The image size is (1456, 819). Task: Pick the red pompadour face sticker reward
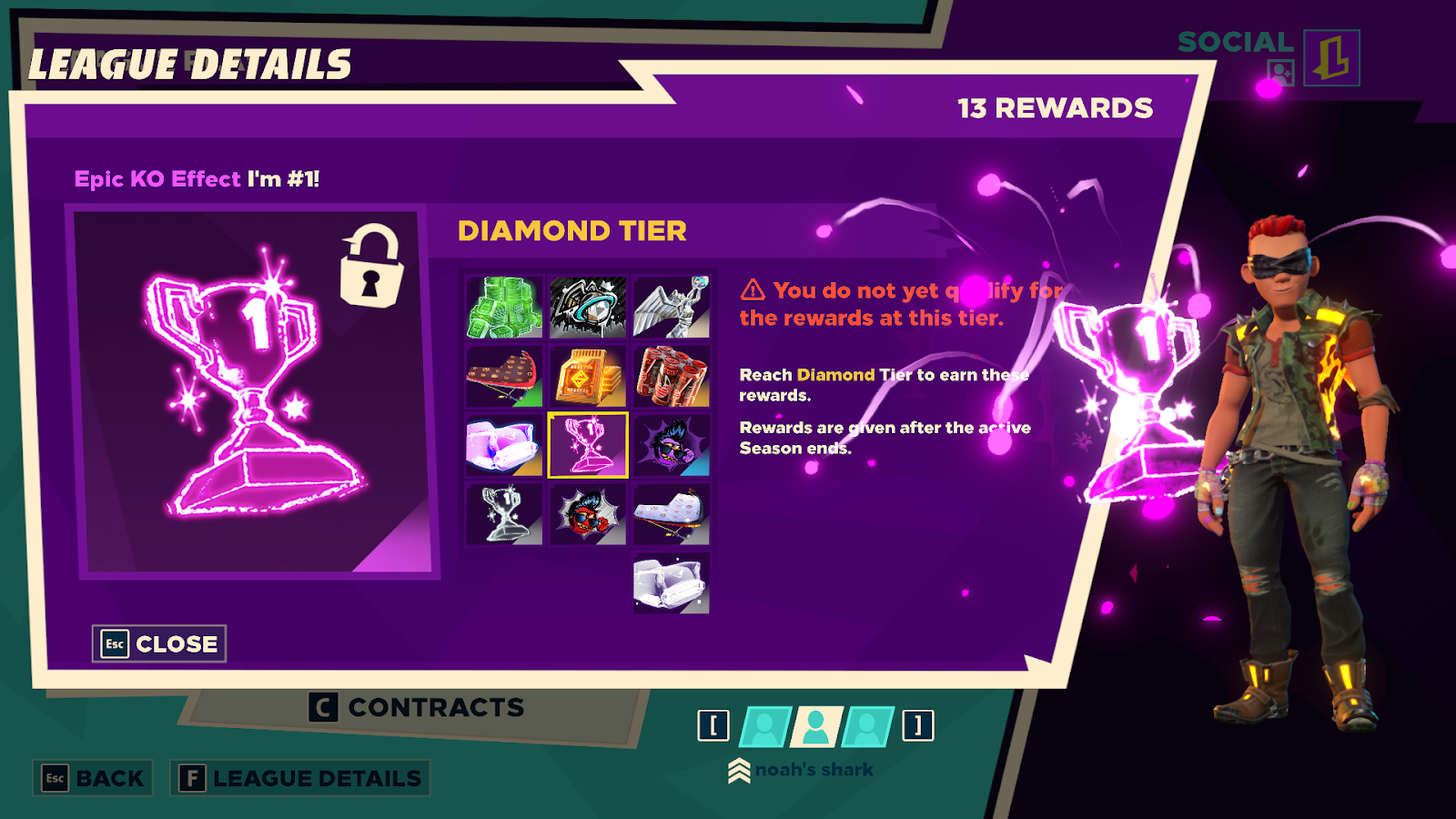588,514
